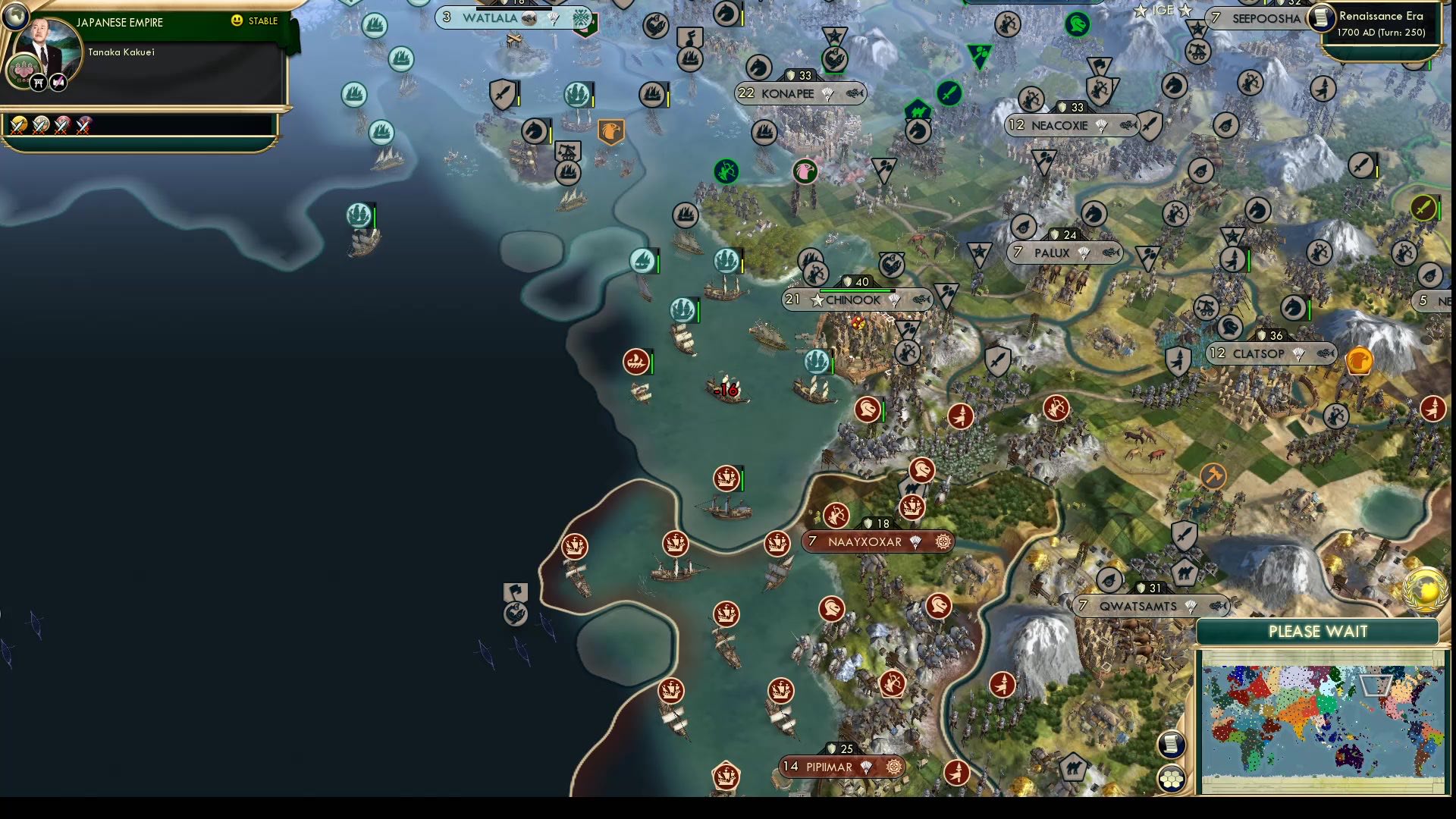Image resolution: width=1456 pixels, height=819 pixels.
Task: Open the city screen for Konapee
Action: pyautogui.click(x=787, y=94)
